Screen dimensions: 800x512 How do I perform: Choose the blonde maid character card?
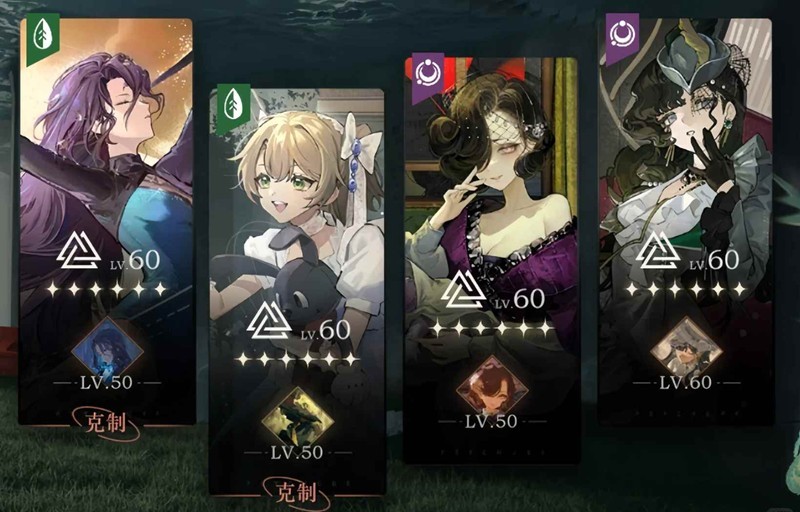click(297, 220)
